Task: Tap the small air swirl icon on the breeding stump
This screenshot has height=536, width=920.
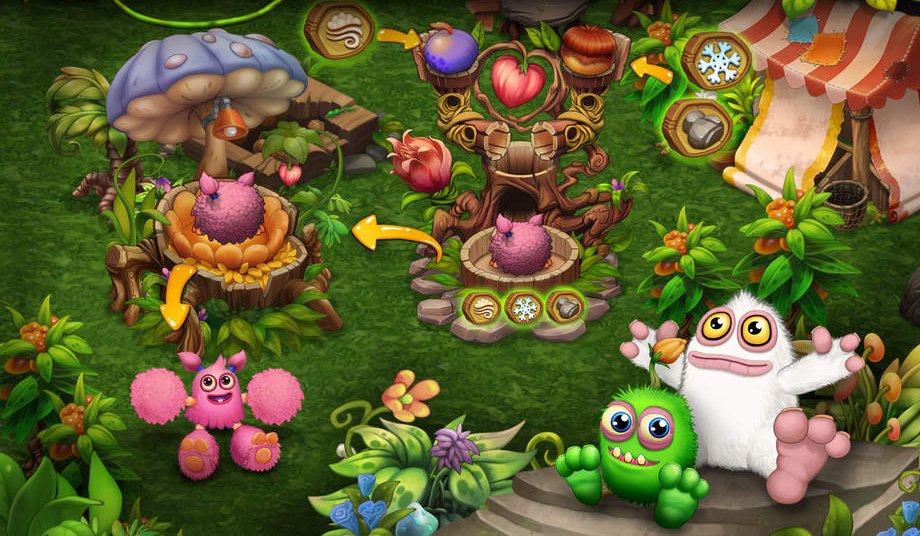Action: [481, 306]
